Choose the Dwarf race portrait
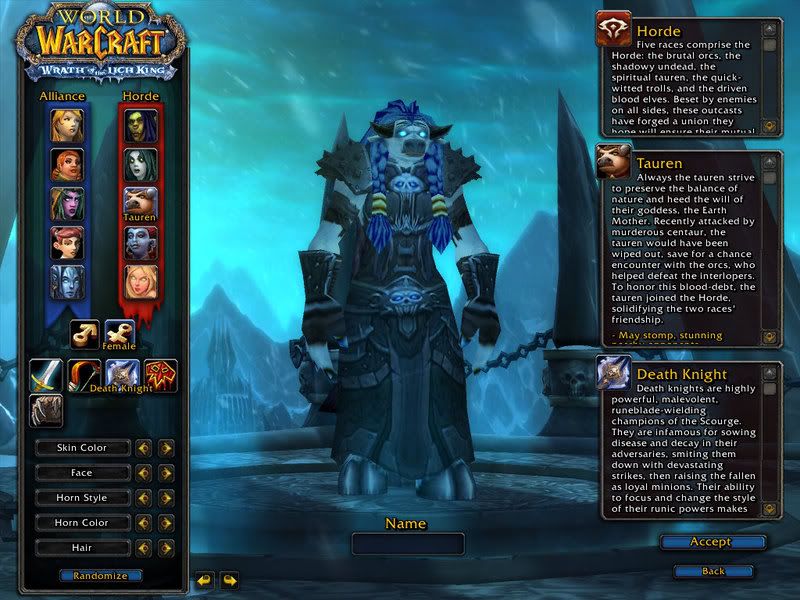The height and width of the screenshot is (600, 800). point(67,164)
